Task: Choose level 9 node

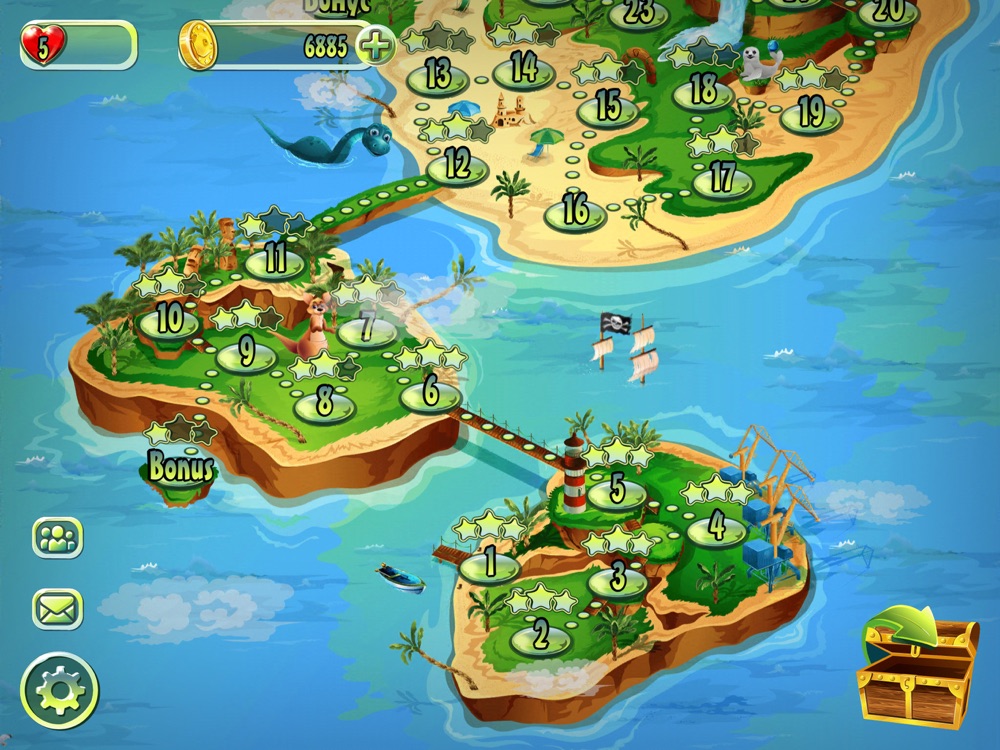Action: point(246,355)
